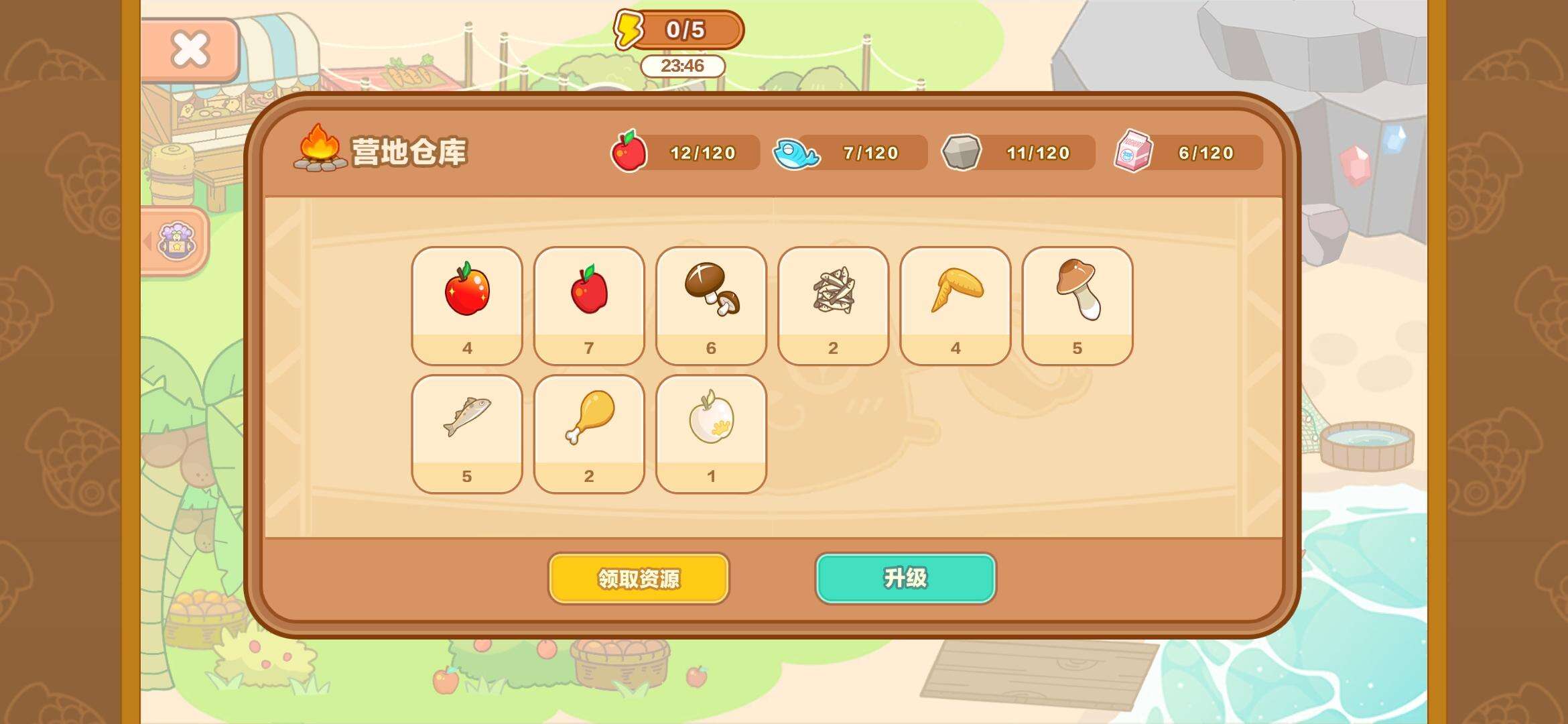Click the 0/5 energy progress bar
Viewport: 1568px width, 724px height.
690,29
